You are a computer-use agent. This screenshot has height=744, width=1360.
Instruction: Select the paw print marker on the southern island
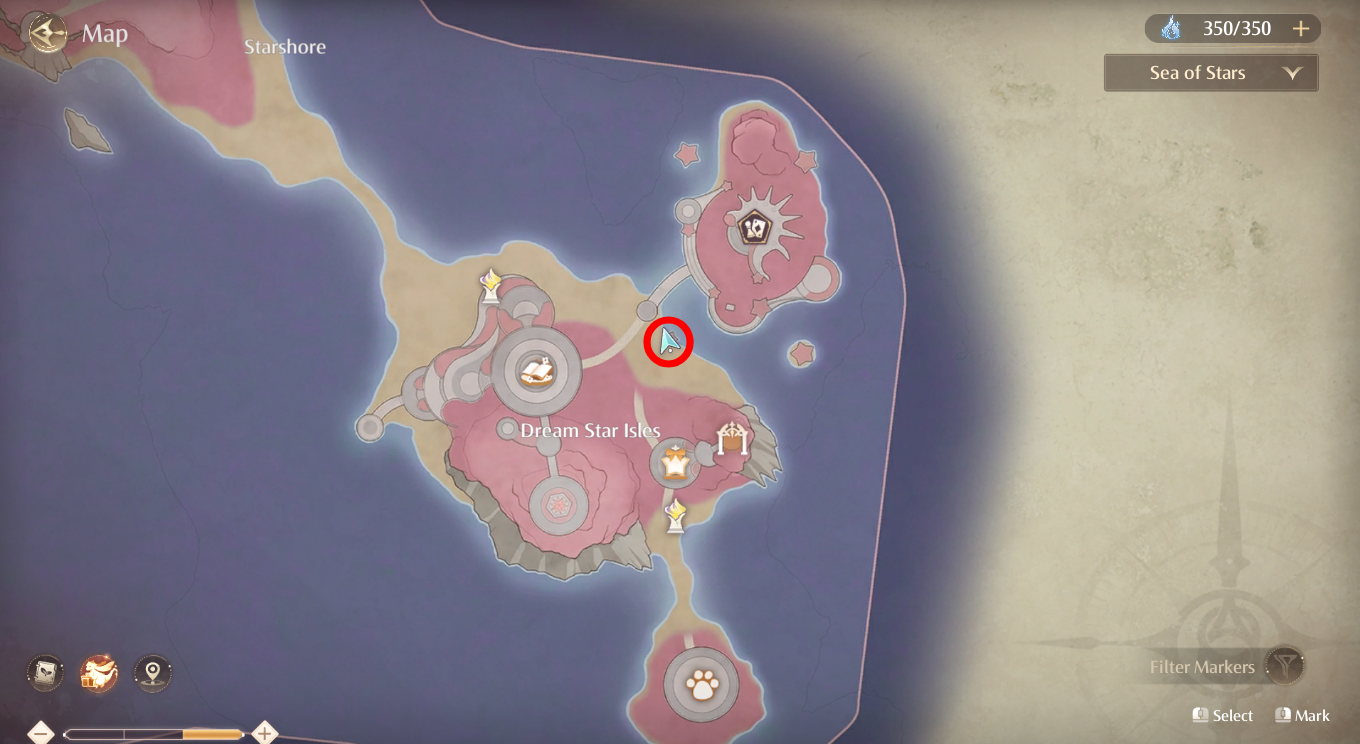[x=702, y=684]
